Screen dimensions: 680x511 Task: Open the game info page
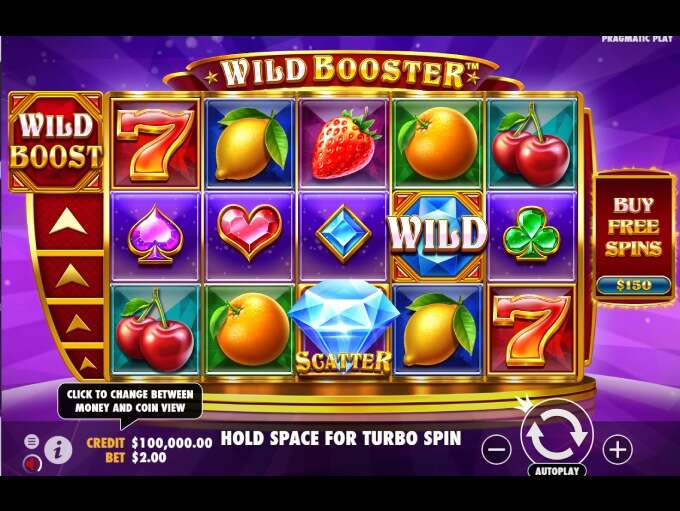pyautogui.click(x=59, y=450)
